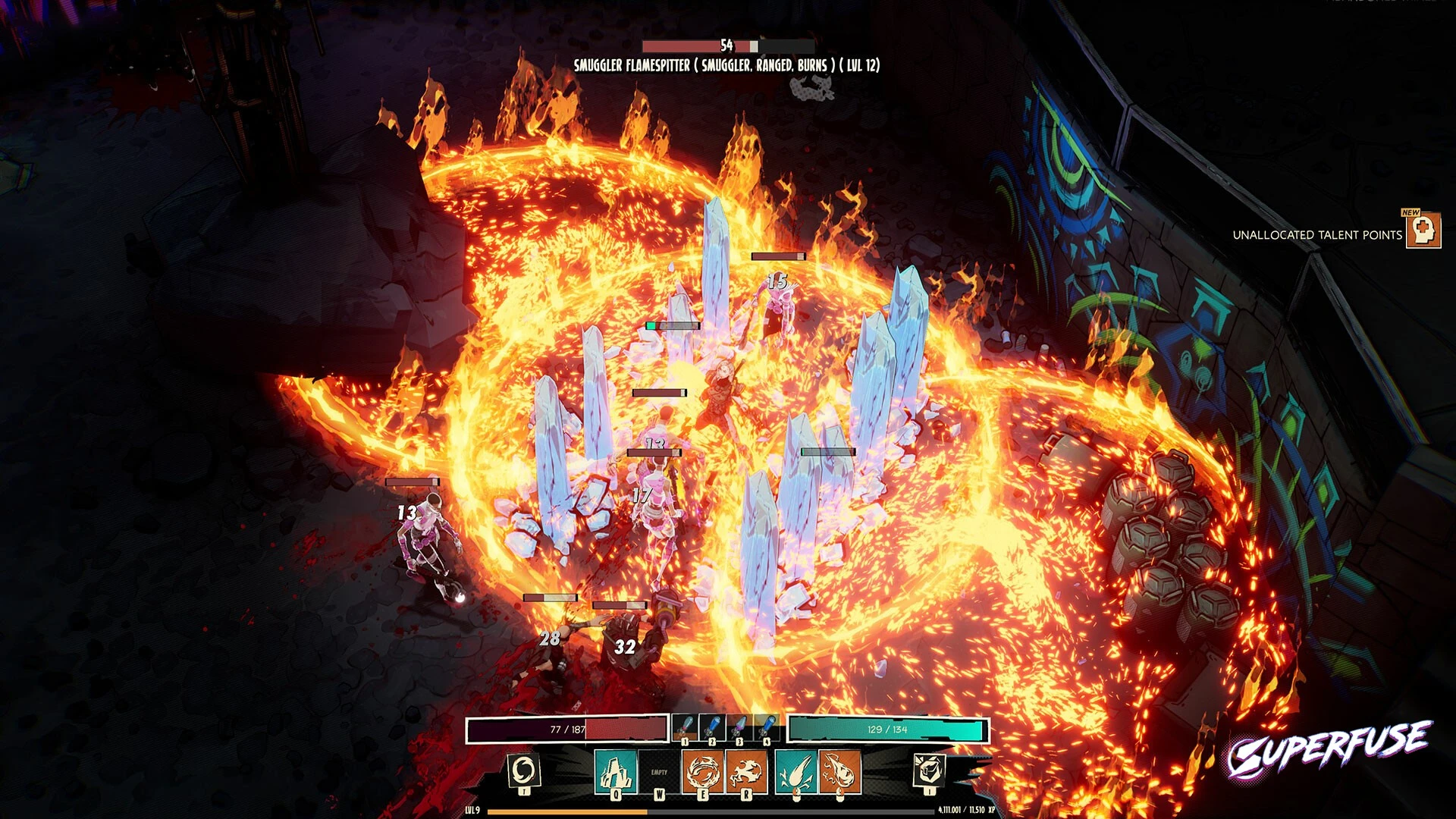
Task: Cast the flame burst ability
Action: click(x=746, y=773)
